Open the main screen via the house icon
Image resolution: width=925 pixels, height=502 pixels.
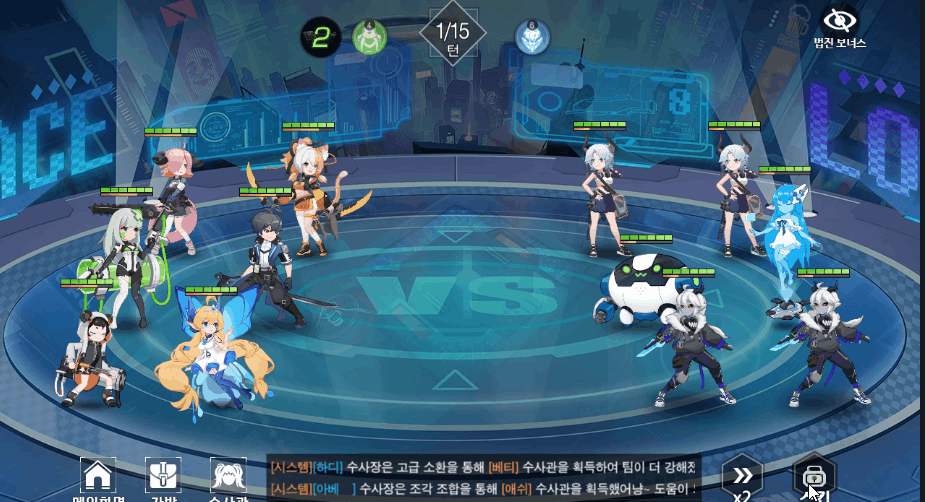click(97, 476)
